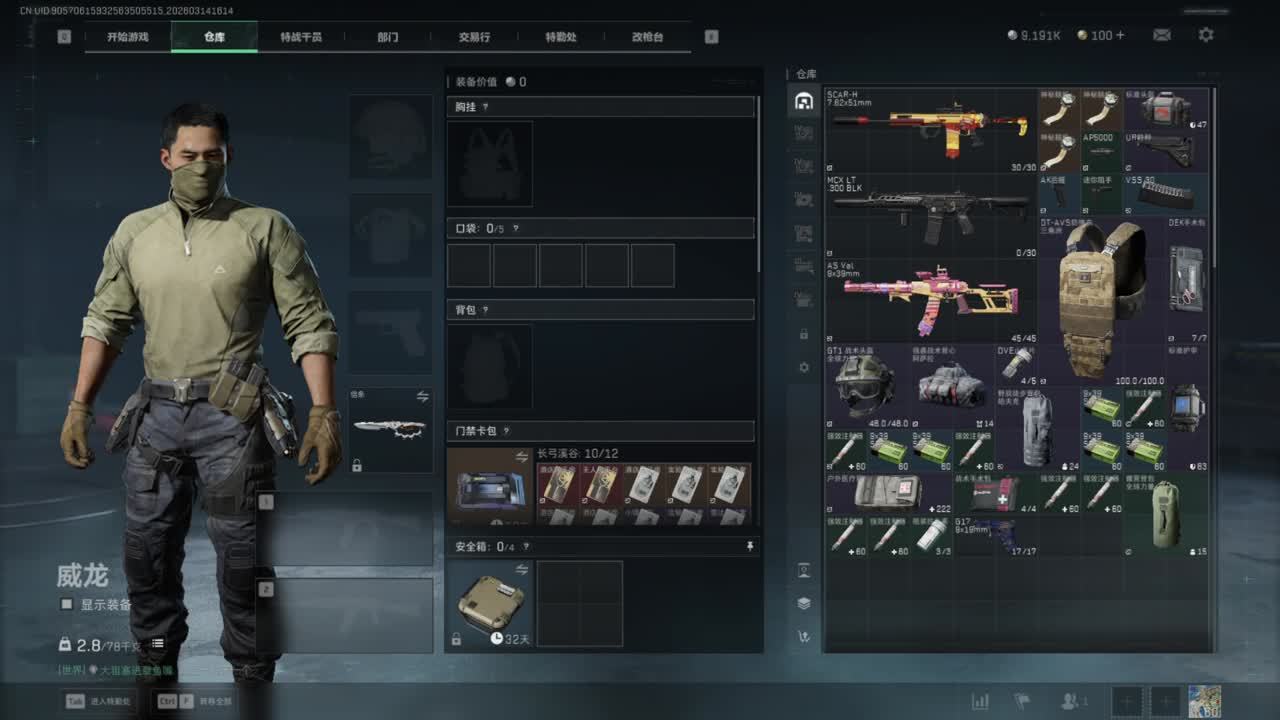Open the 长弓溪谷 keycard case
Image resolution: width=1280 pixels, height=720 pixels.
pos(489,487)
